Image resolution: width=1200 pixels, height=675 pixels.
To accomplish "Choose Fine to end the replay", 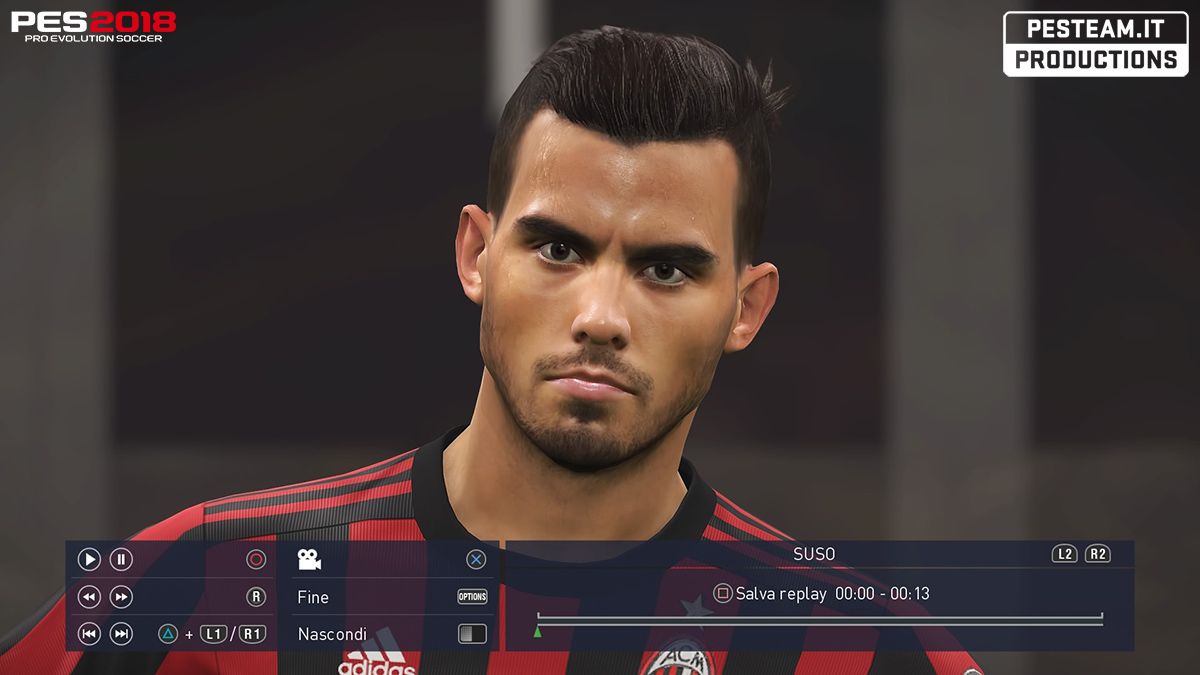I will pyautogui.click(x=313, y=597).
